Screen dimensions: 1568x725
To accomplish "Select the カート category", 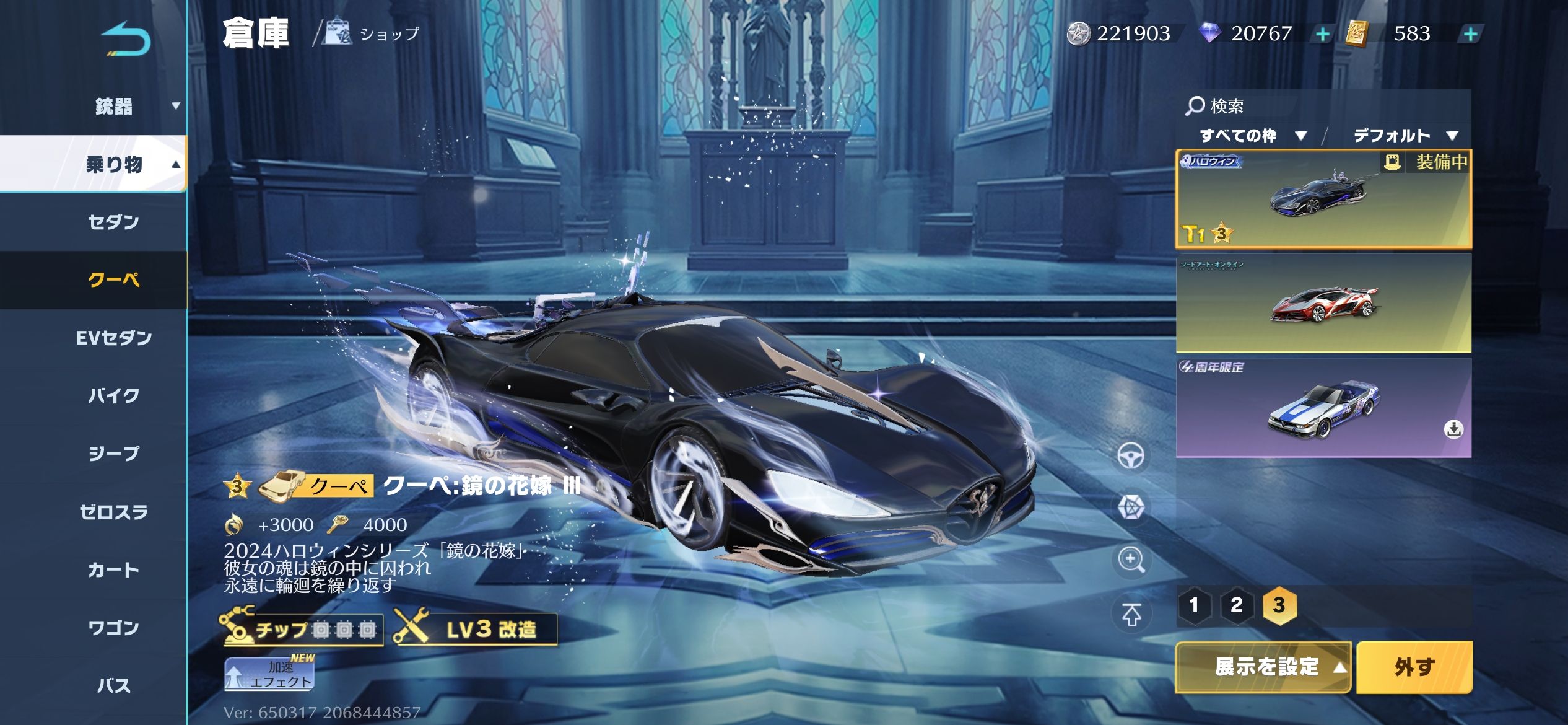I will tap(114, 569).
